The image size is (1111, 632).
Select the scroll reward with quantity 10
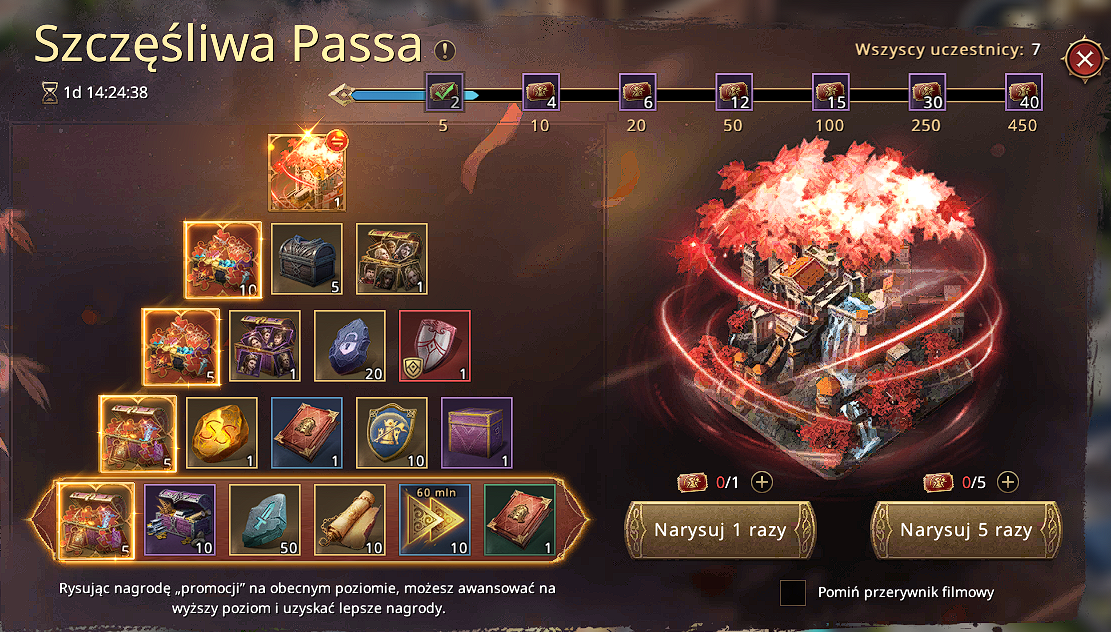point(349,518)
